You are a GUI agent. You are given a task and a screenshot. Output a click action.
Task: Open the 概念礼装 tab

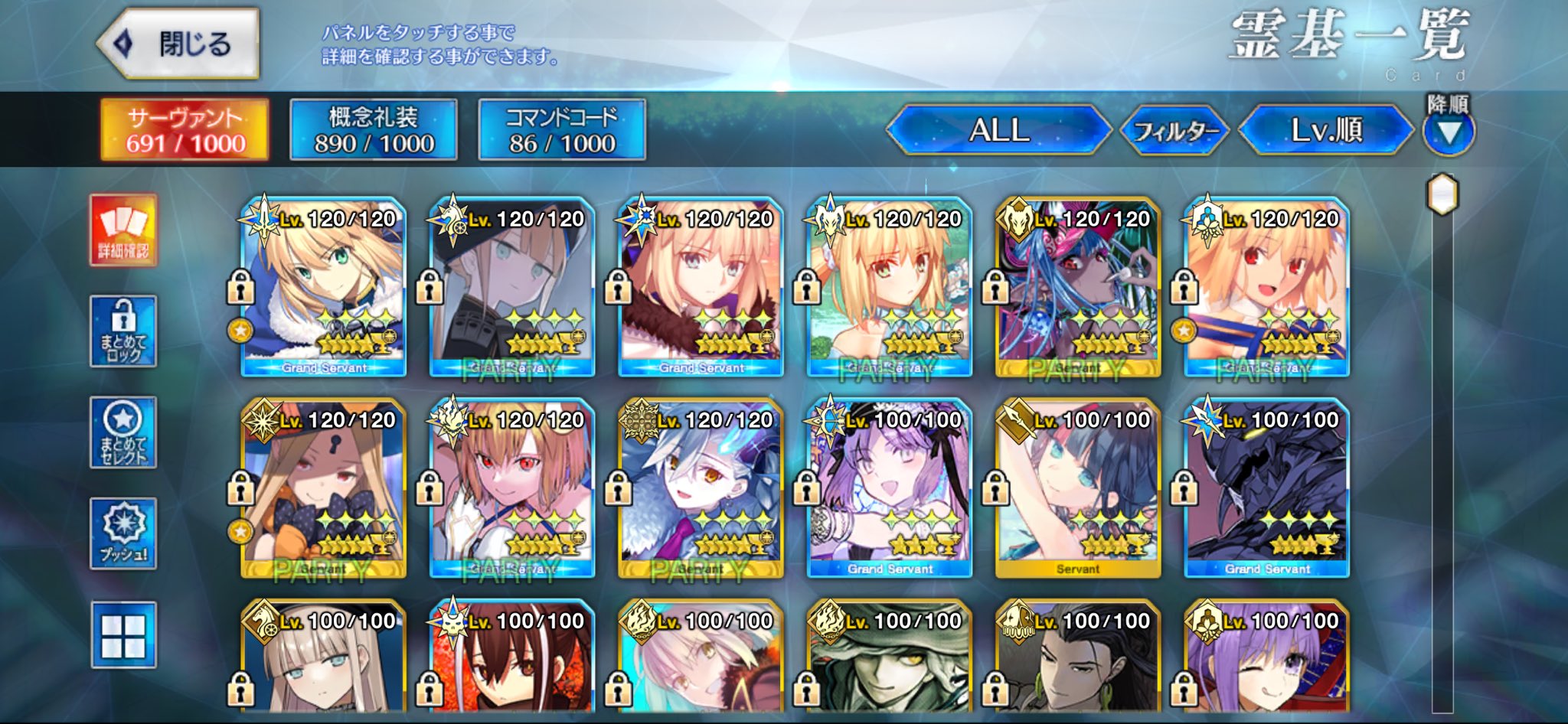tap(373, 129)
